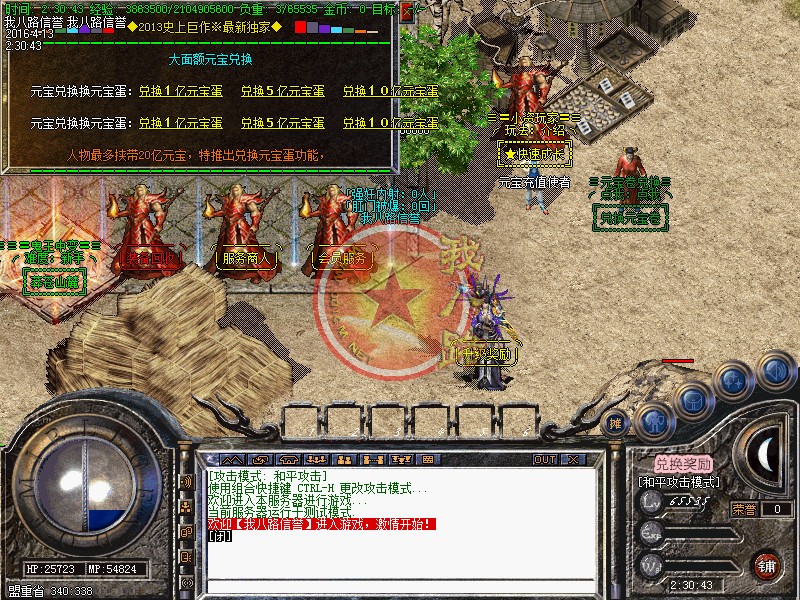Choose 兑换1亿元宝蛋 in the lower row
Image resolution: width=800 pixels, height=600 pixels.
180,123
